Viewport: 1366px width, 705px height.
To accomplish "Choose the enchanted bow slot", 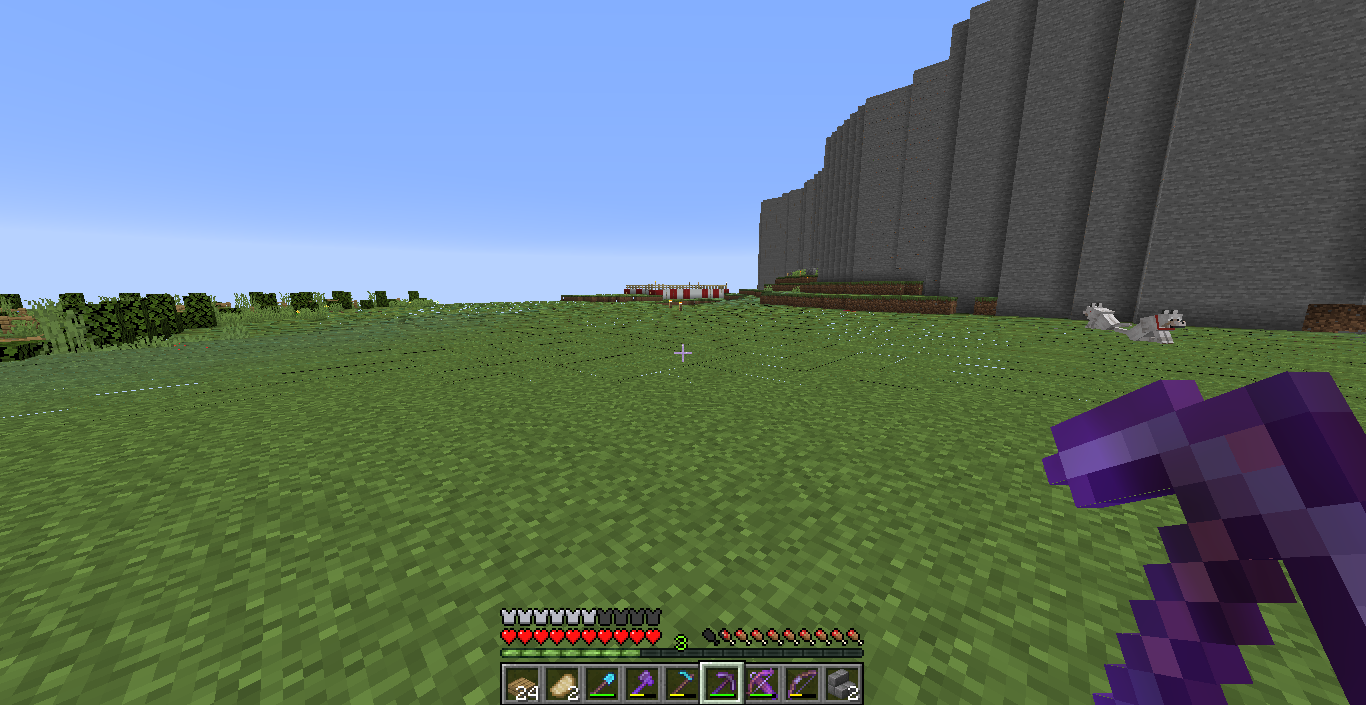I will (802, 684).
